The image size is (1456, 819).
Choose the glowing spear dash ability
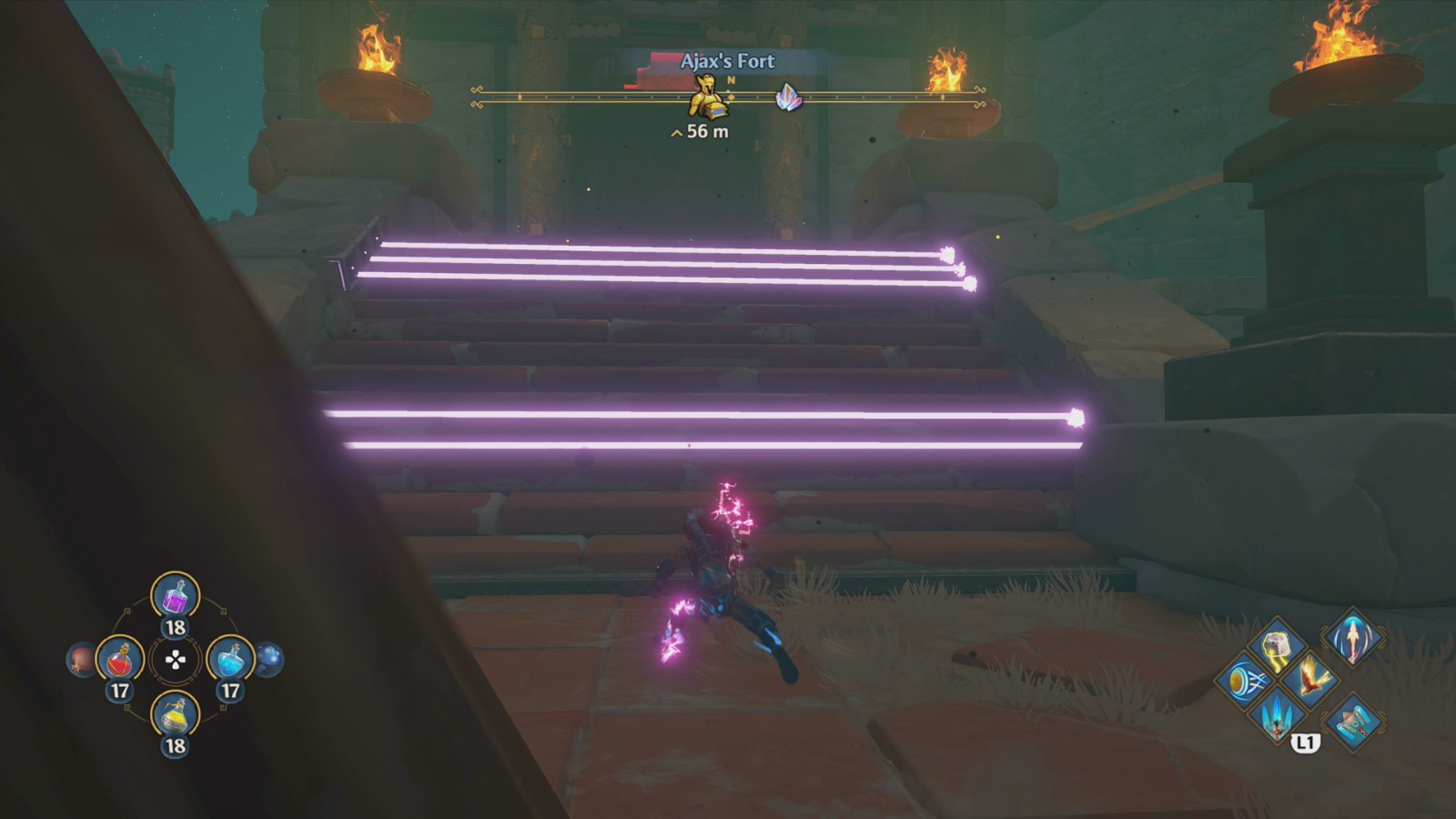[1352, 641]
